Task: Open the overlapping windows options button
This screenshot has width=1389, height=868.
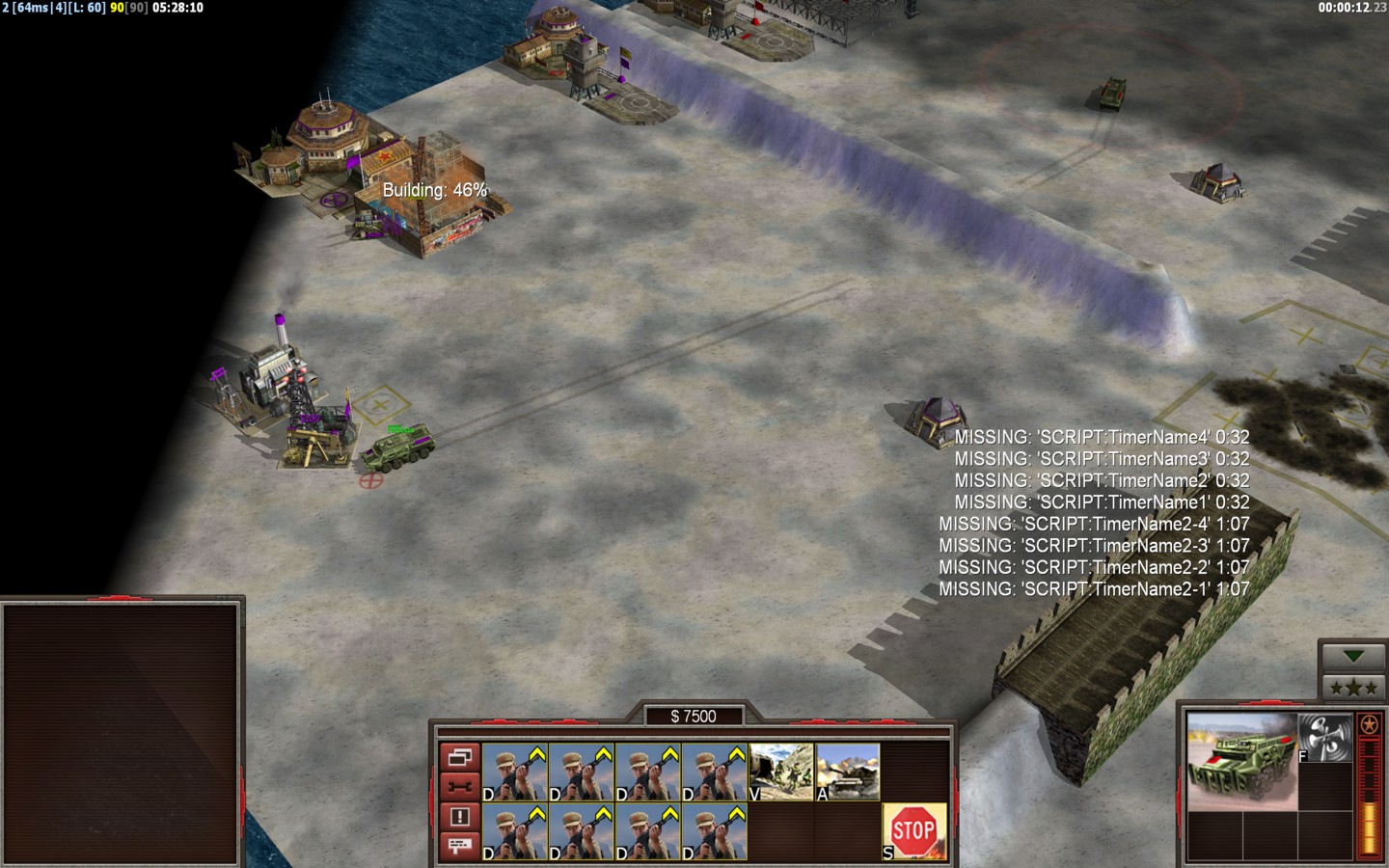Action: coord(459,757)
